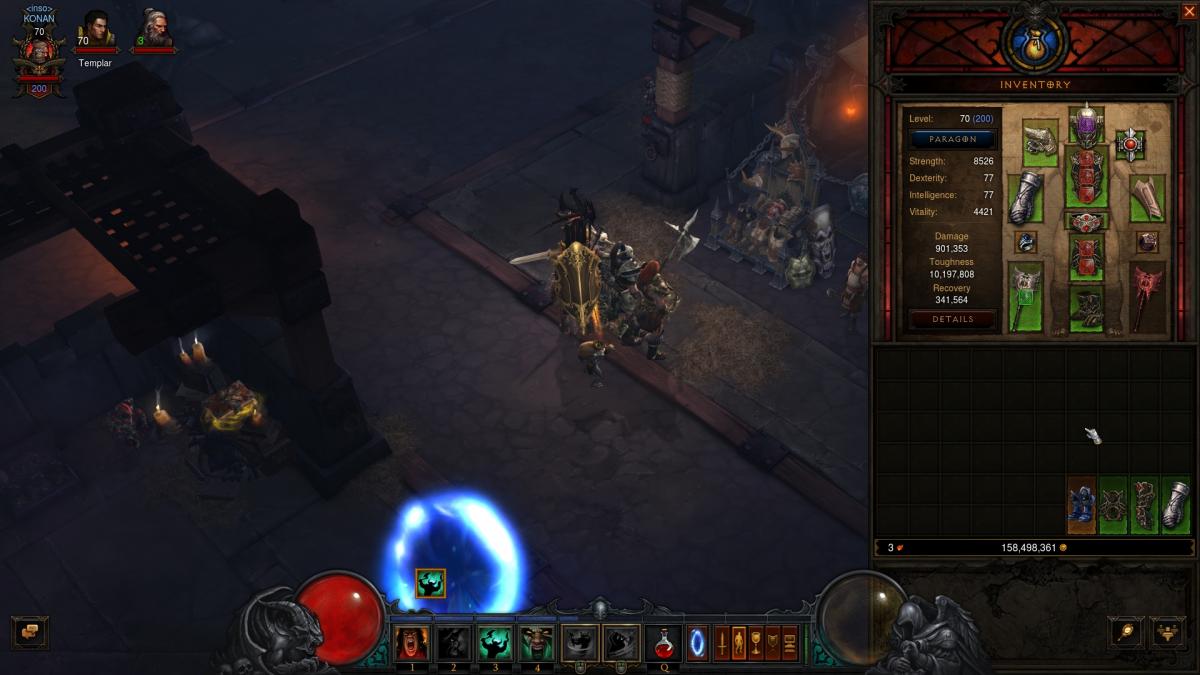This screenshot has width=1200, height=675.
Task: Activate the screaming red face skill
Action: [x=412, y=643]
